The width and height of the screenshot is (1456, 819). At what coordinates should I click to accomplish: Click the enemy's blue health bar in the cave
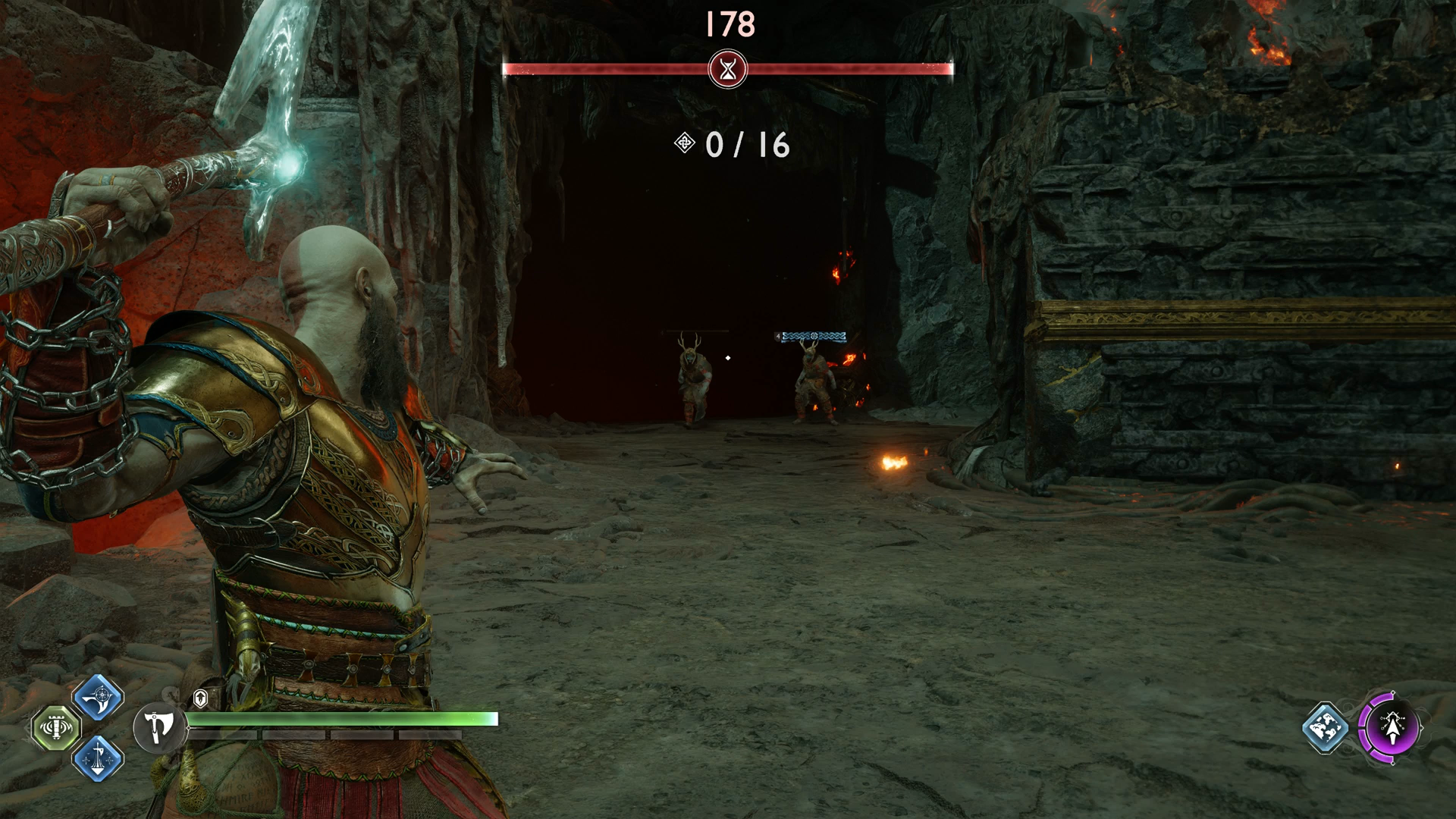point(814,336)
